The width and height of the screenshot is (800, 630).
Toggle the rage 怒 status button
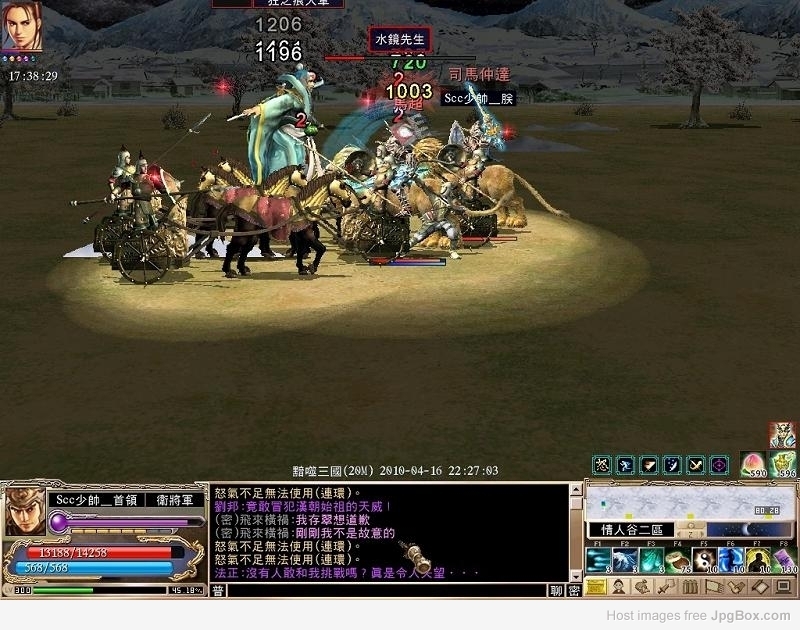click(x=601, y=465)
